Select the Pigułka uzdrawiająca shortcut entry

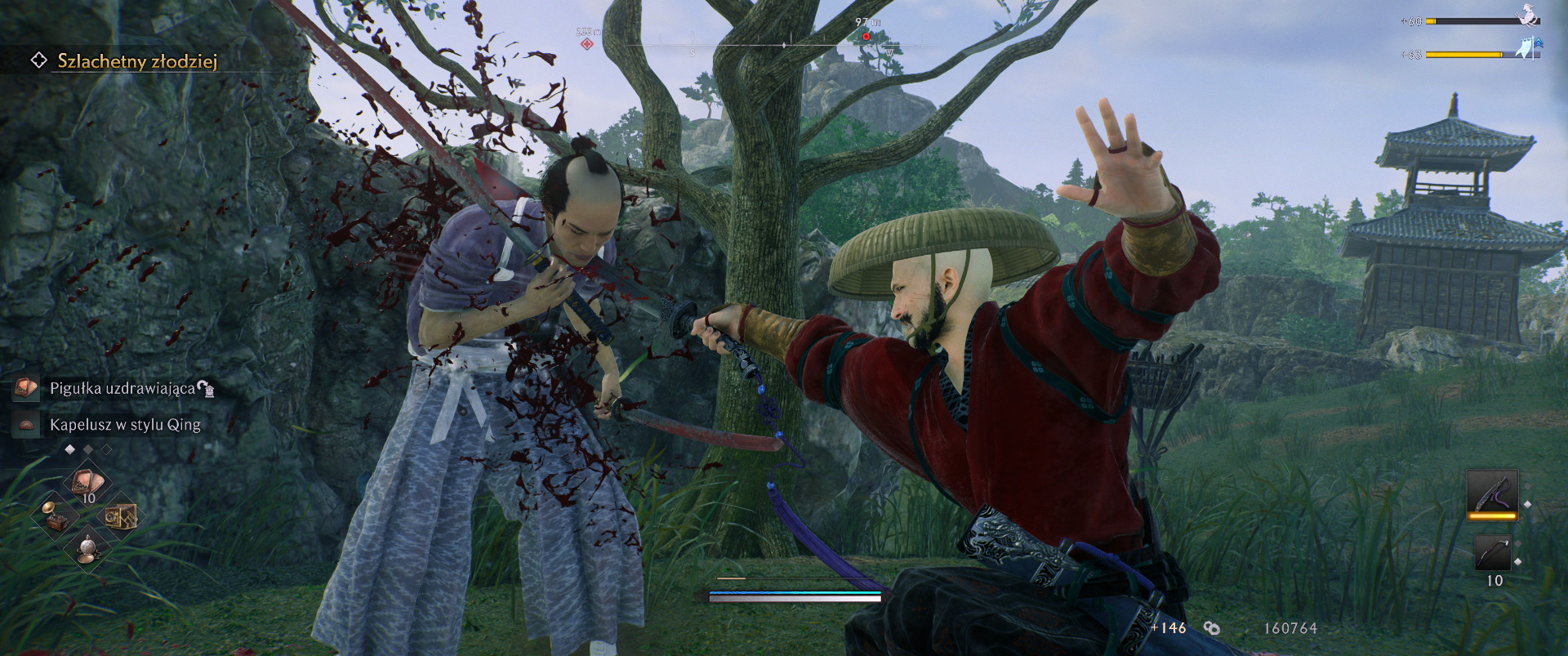tap(122, 388)
